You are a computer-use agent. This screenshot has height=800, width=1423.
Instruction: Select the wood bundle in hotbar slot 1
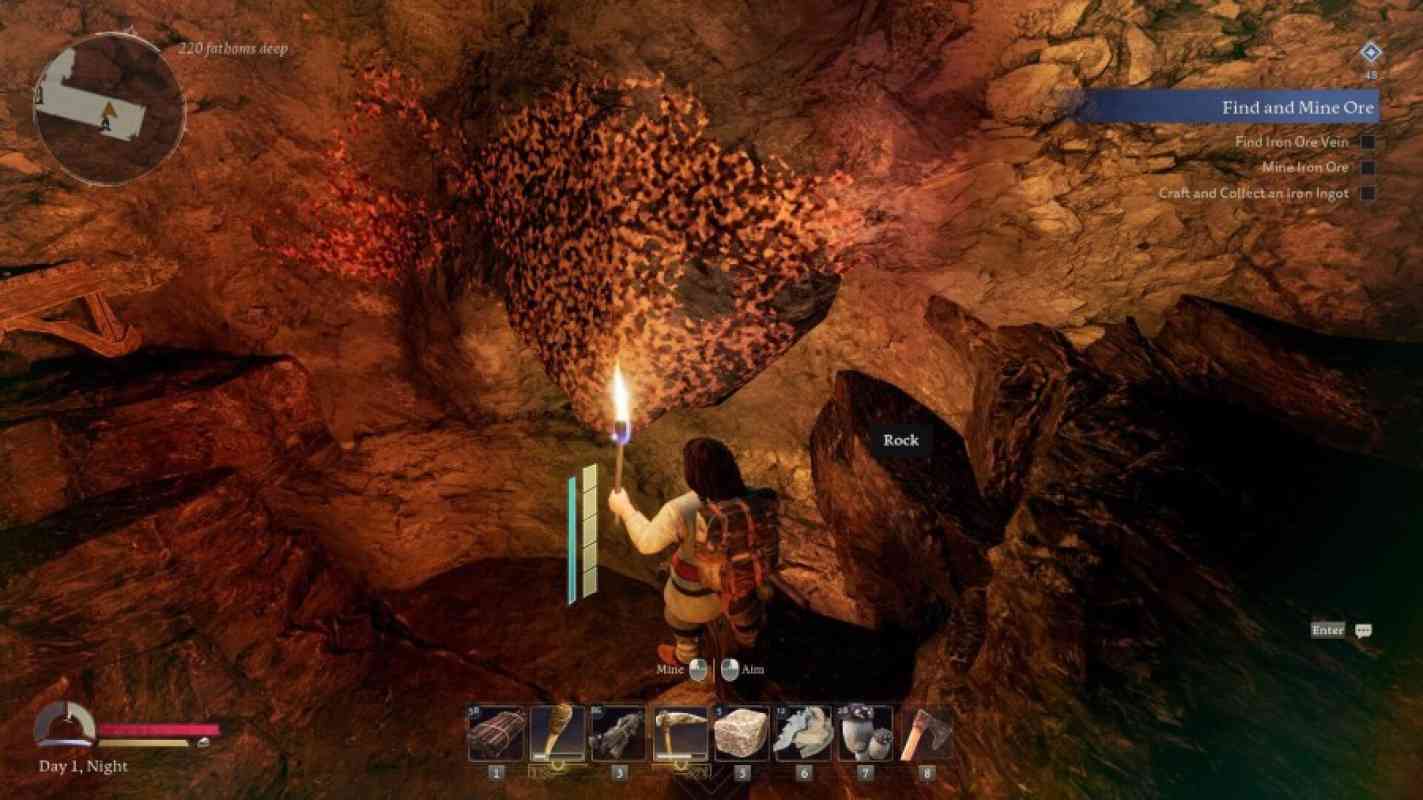[495, 732]
